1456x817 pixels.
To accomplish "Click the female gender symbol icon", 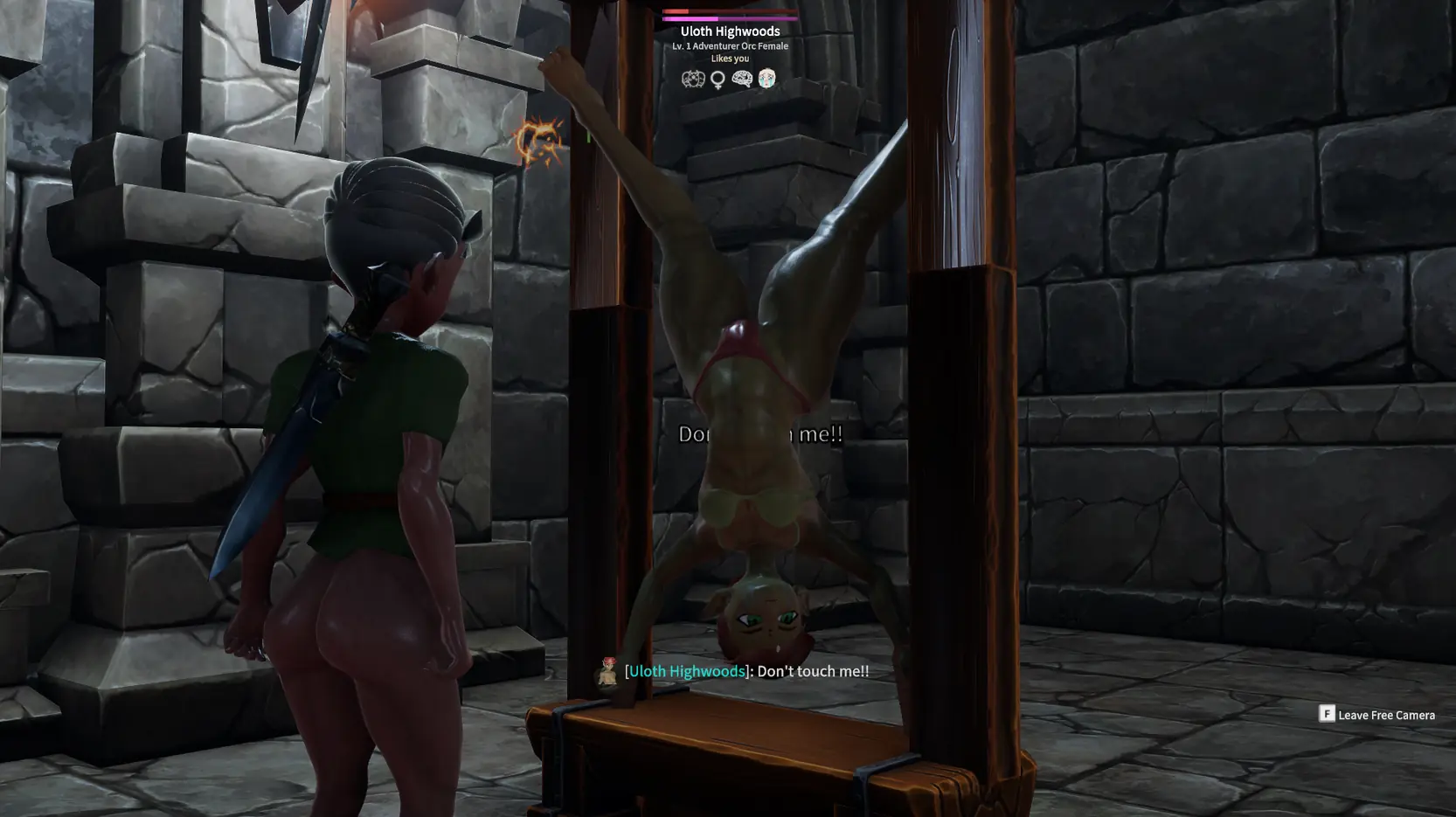I will pyautogui.click(x=718, y=80).
